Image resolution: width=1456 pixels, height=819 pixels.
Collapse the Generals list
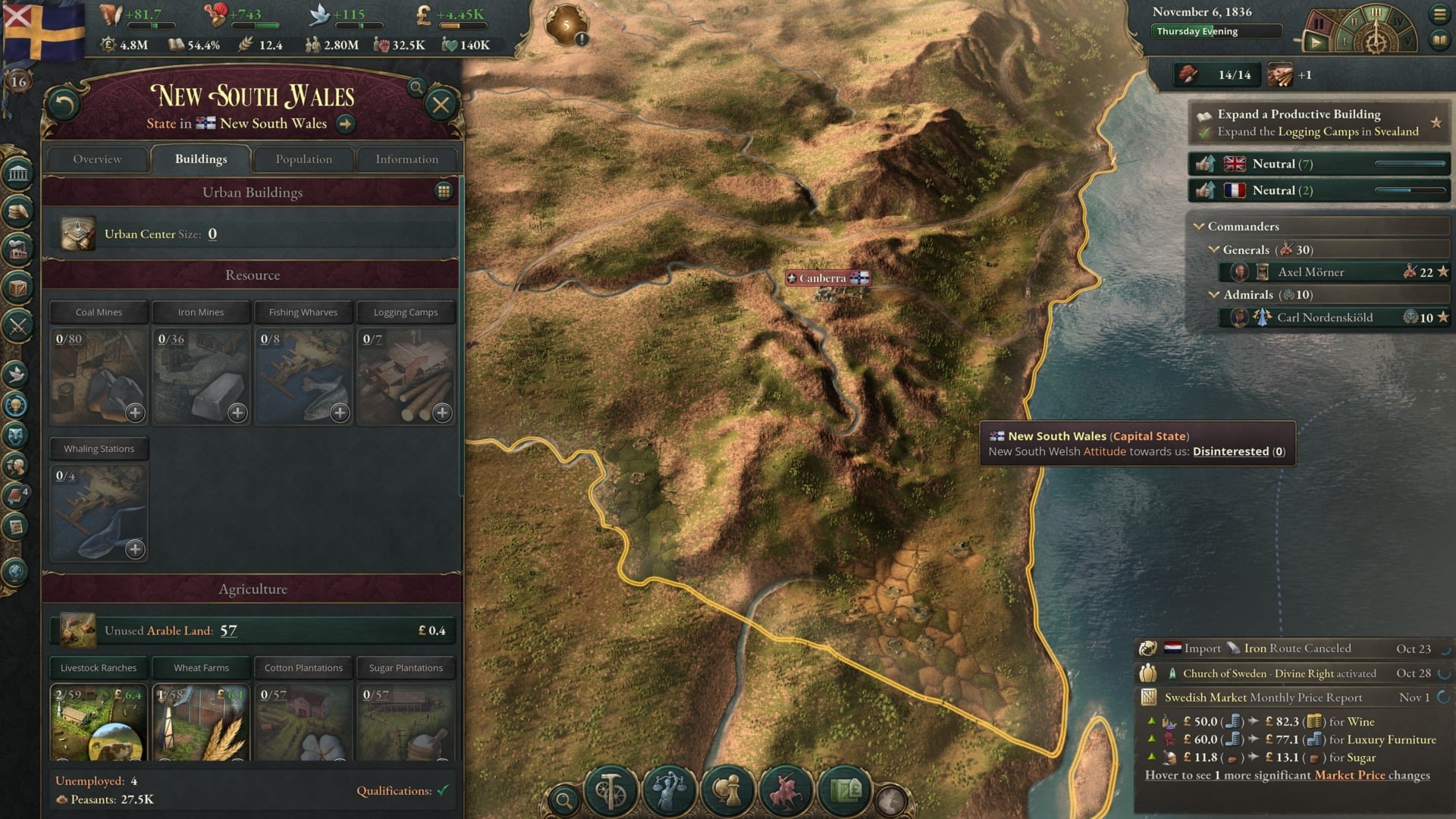[1214, 249]
